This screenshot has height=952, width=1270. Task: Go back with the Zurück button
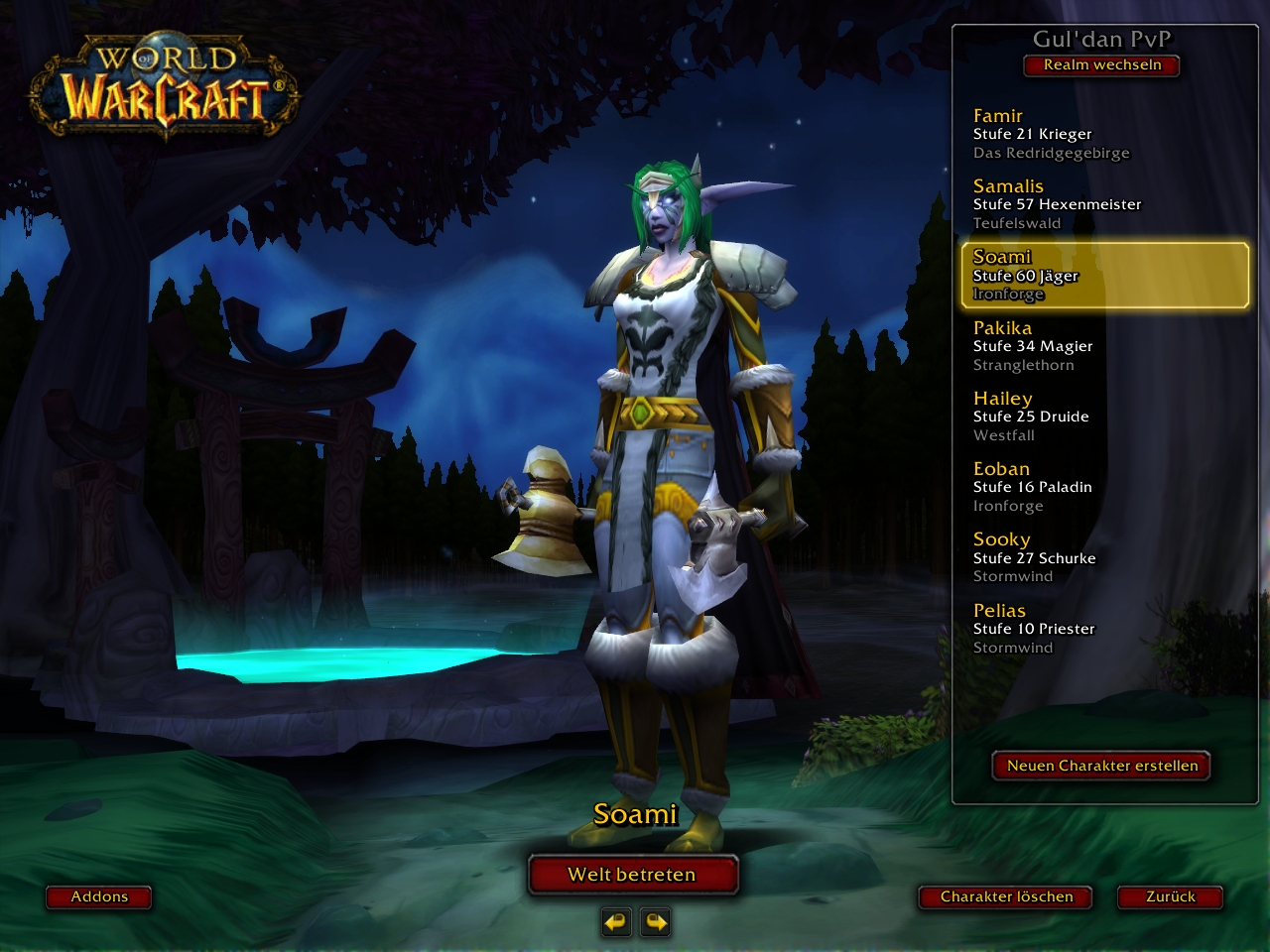point(1171,896)
